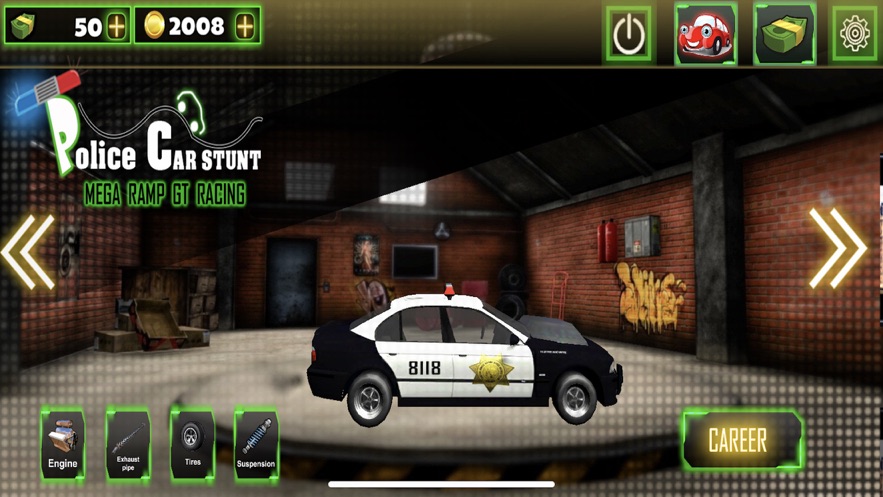Show the previous car with left arrows
This screenshot has width=883, height=497.
pos(28,251)
